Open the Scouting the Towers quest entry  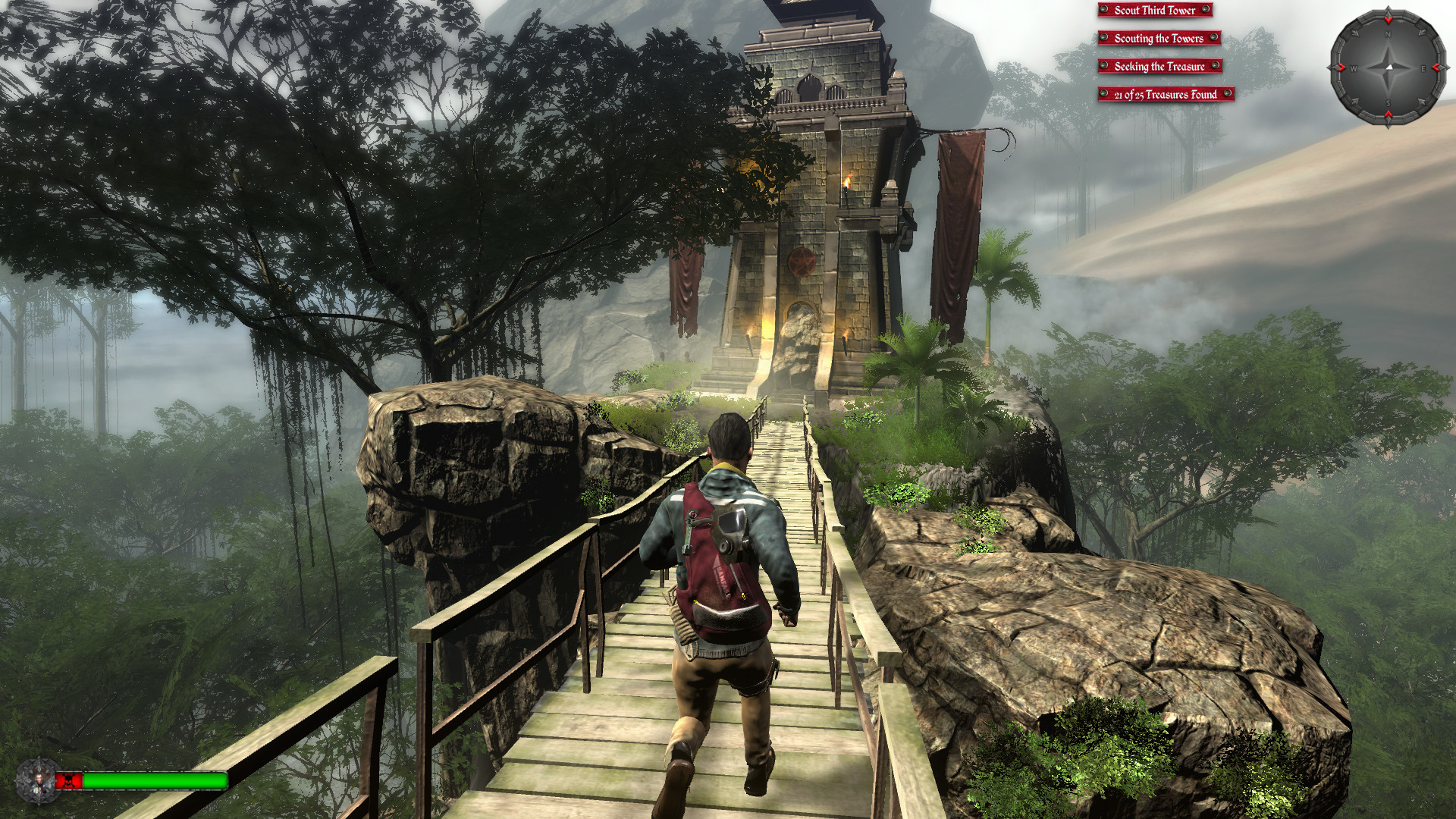click(x=1159, y=39)
